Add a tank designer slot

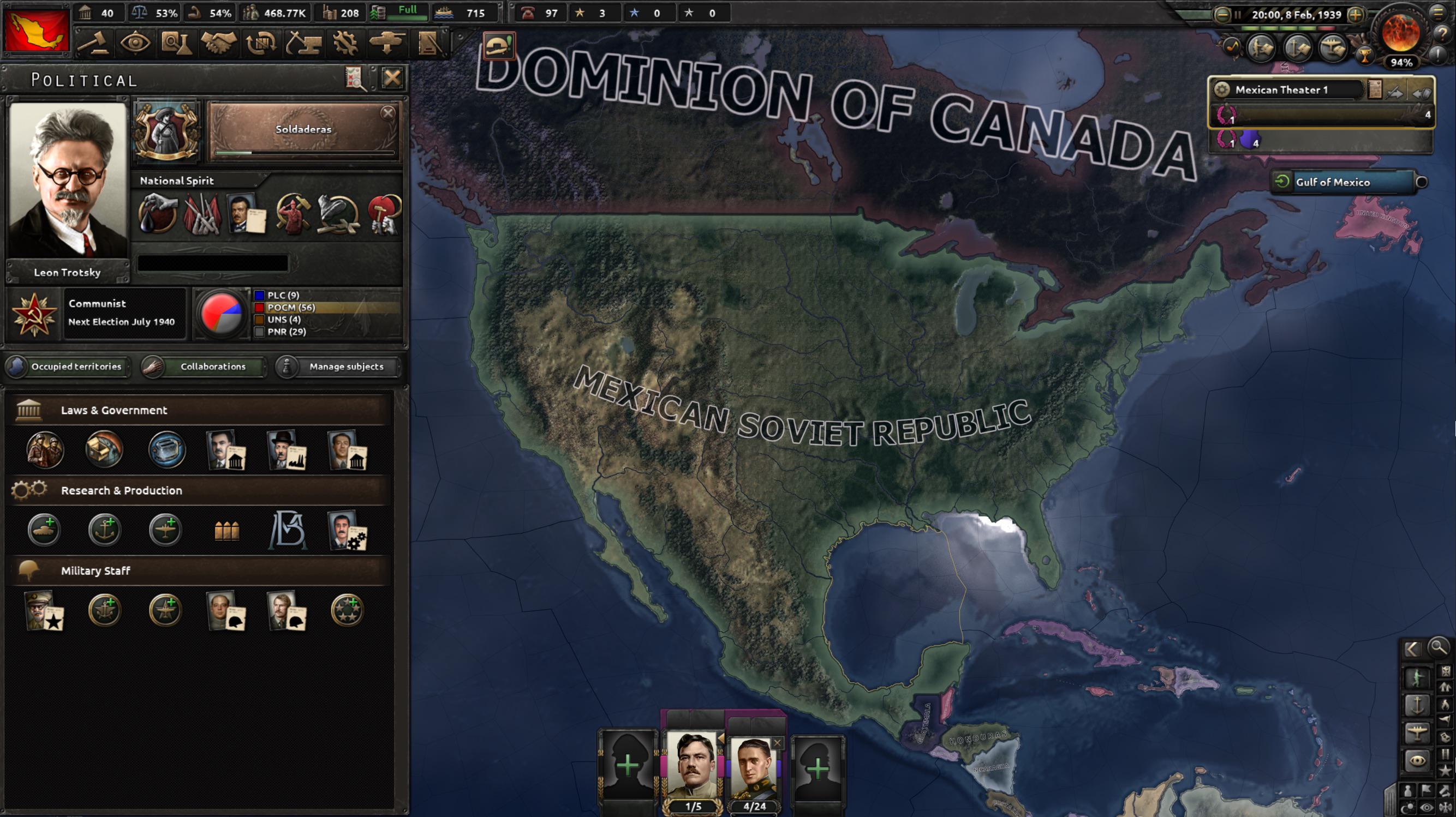click(x=44, y=530)
